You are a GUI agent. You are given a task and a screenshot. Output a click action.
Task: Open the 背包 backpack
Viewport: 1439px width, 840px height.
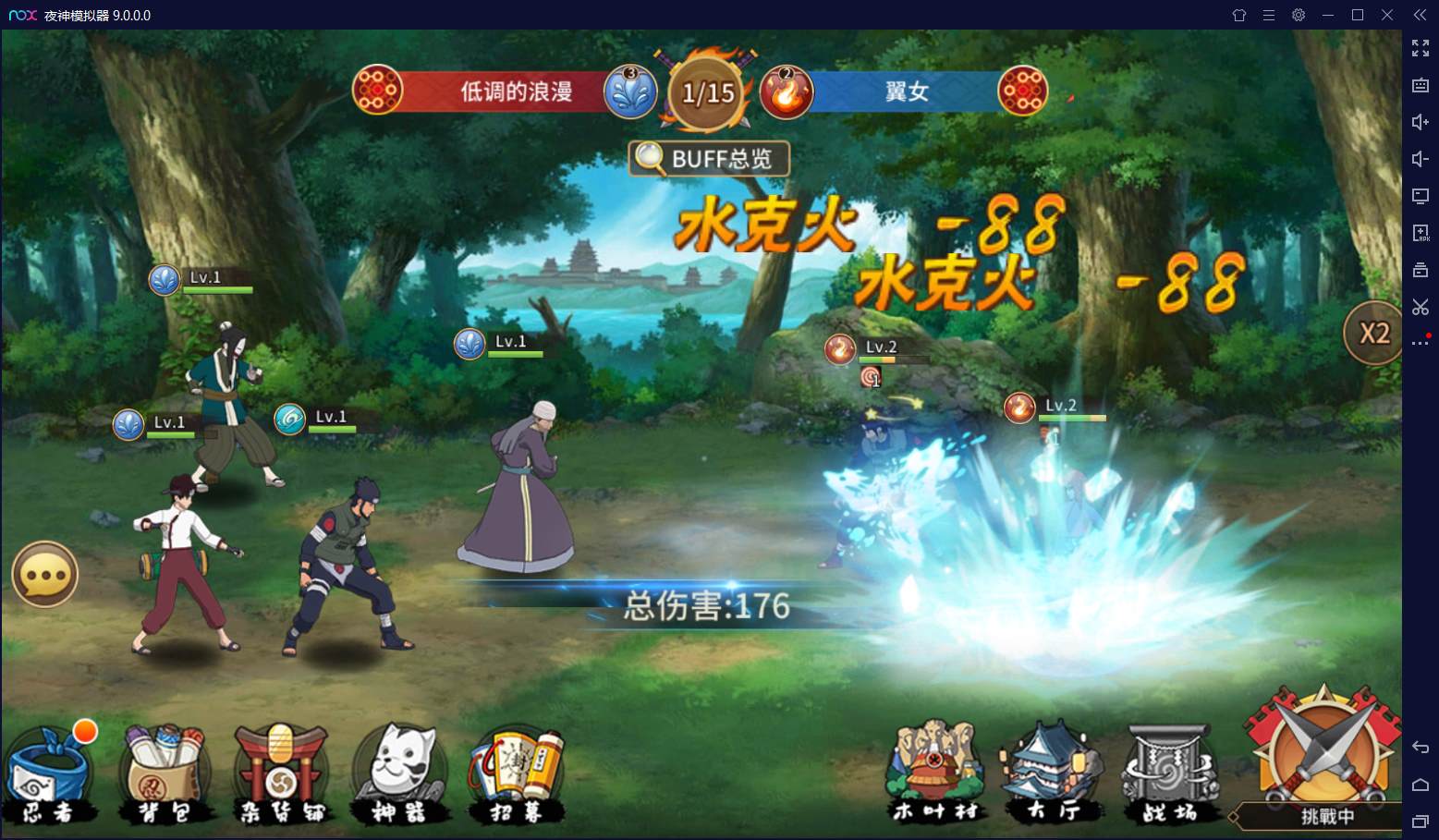point(165,776)
